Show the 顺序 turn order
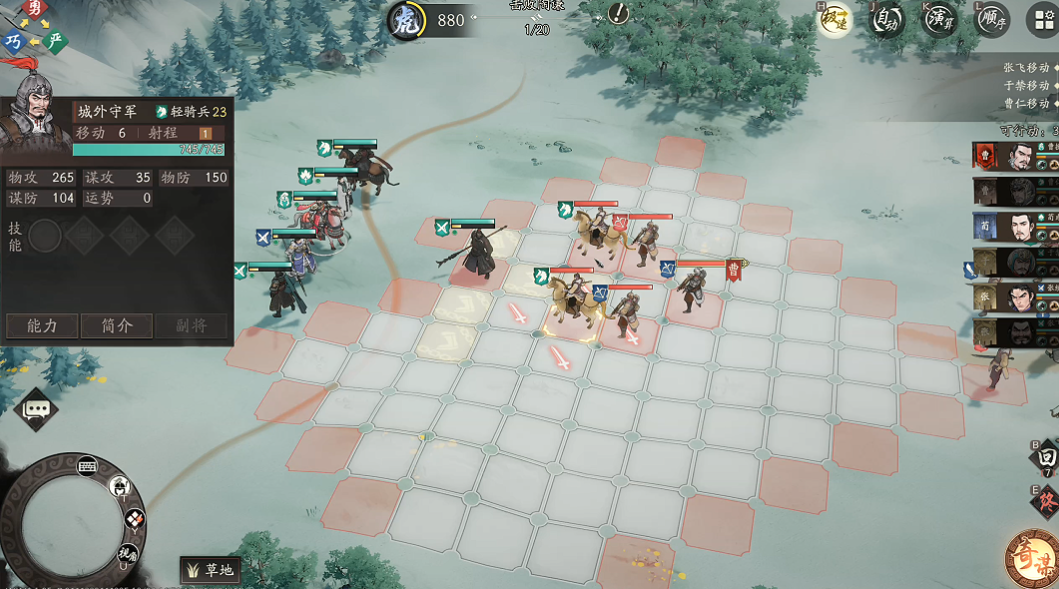Viewport: 1059px width, 589px height. [991, 20]
